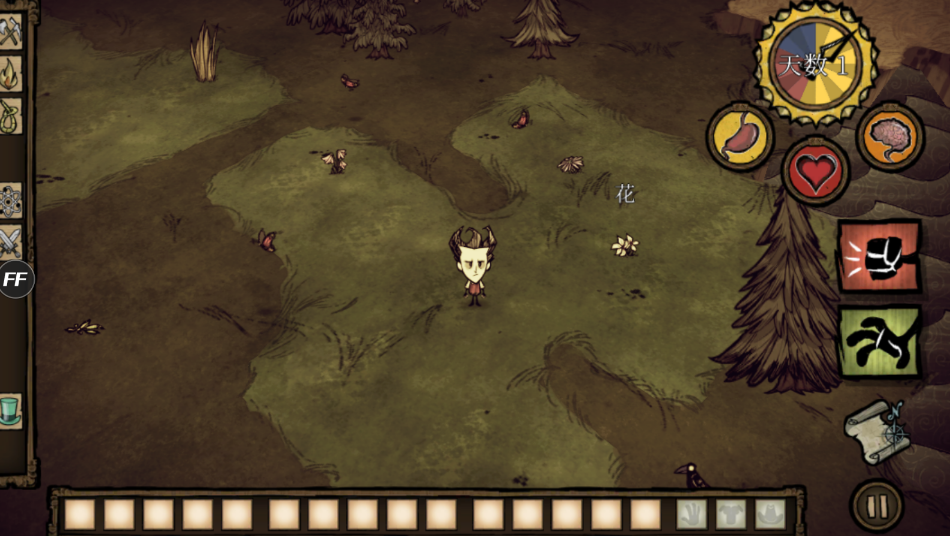
Task: Open the map using the scroll icon
Action: pos(877,431)
